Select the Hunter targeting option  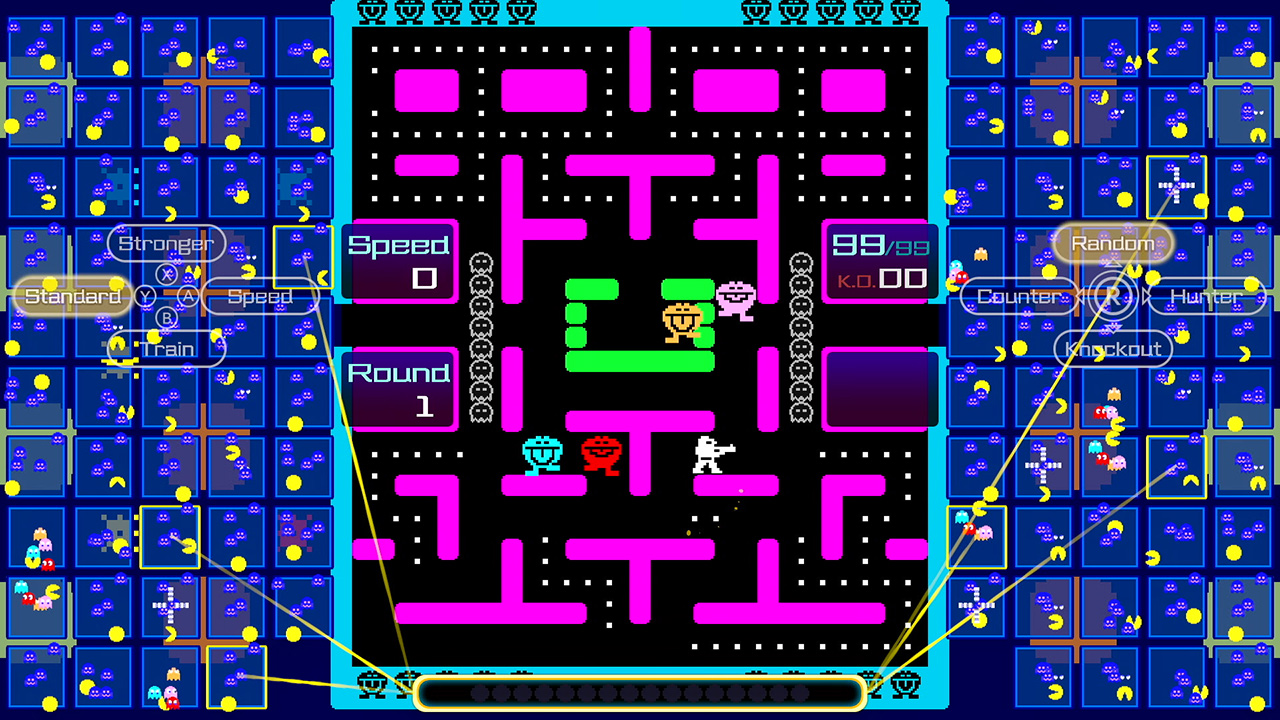click(x=1207, y=296)
